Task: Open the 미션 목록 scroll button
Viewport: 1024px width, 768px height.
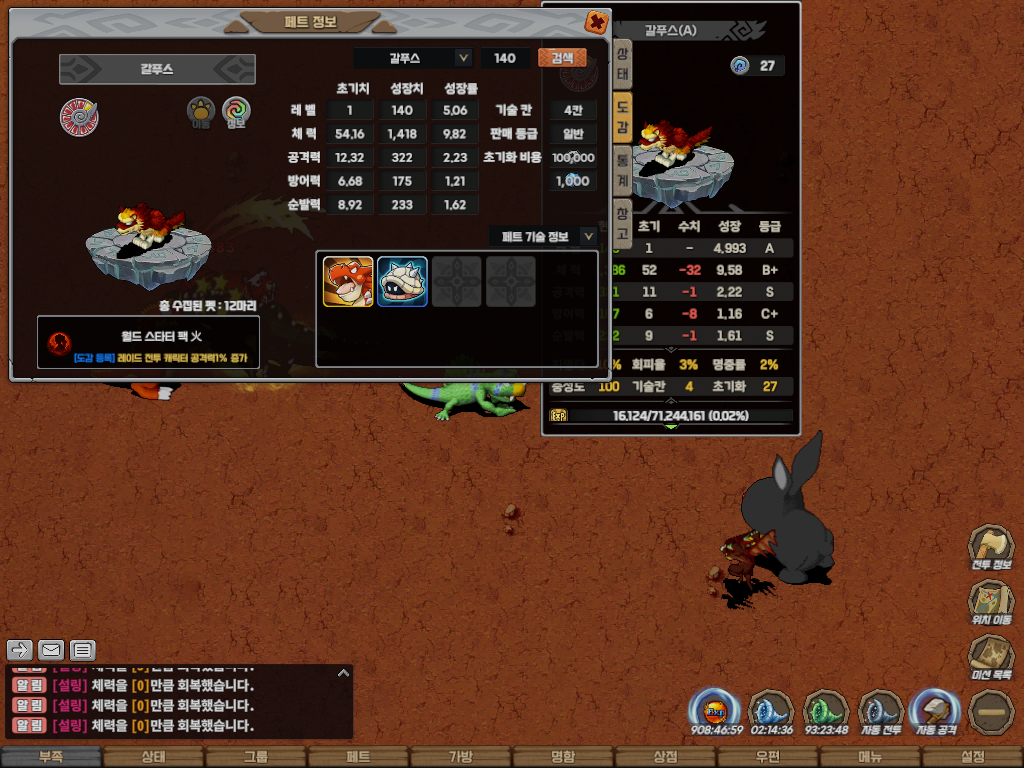Action: point(991,658)
